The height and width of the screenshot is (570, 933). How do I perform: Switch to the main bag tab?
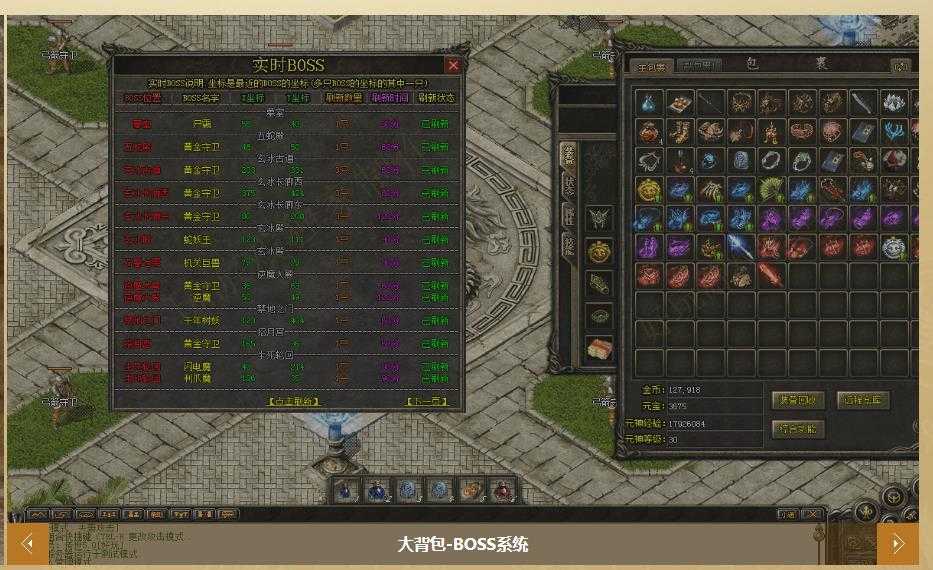(651, 66)
